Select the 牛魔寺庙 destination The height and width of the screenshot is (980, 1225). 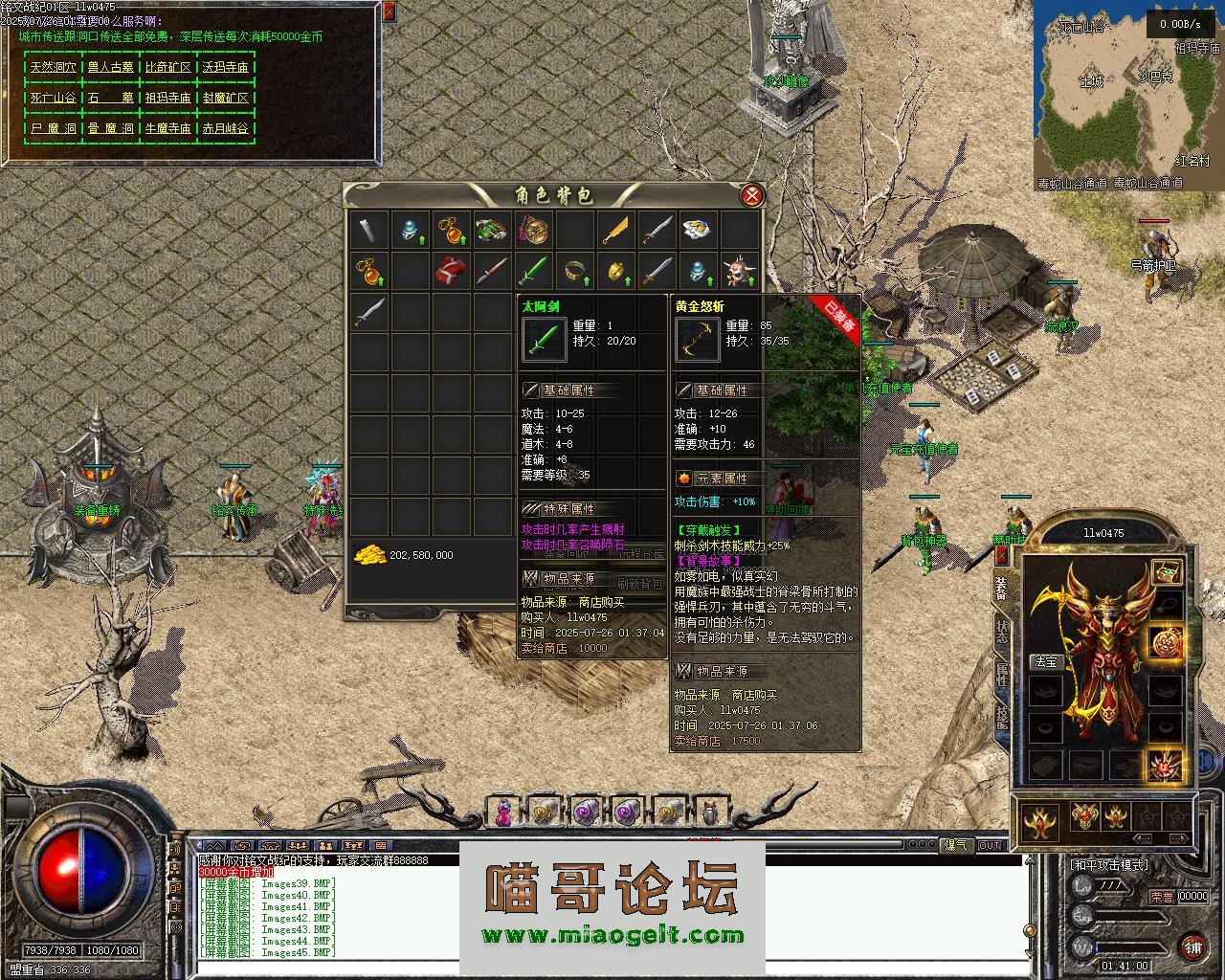[167, 128]
